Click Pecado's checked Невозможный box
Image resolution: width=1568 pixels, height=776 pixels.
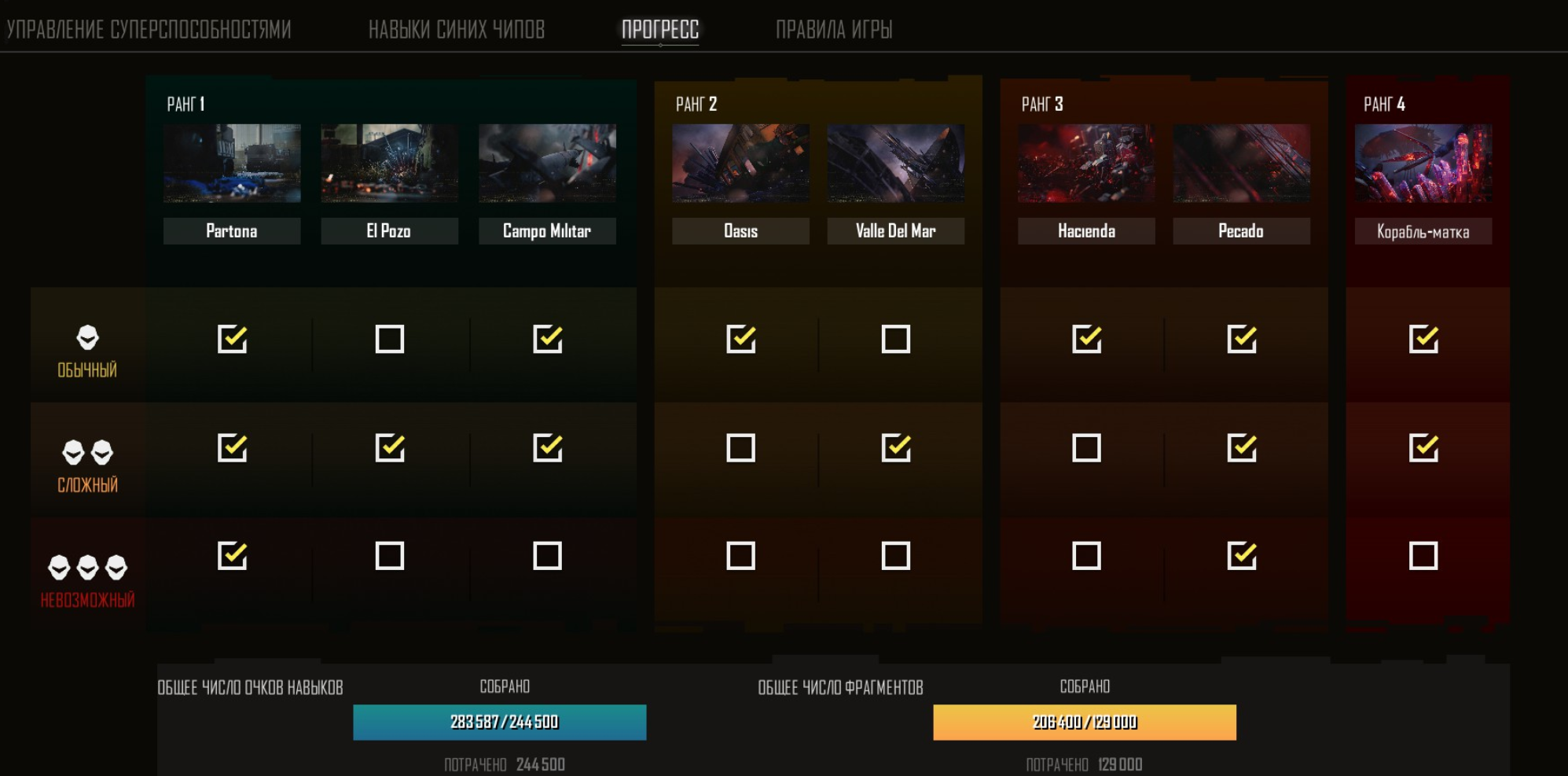click(1242, 556)
